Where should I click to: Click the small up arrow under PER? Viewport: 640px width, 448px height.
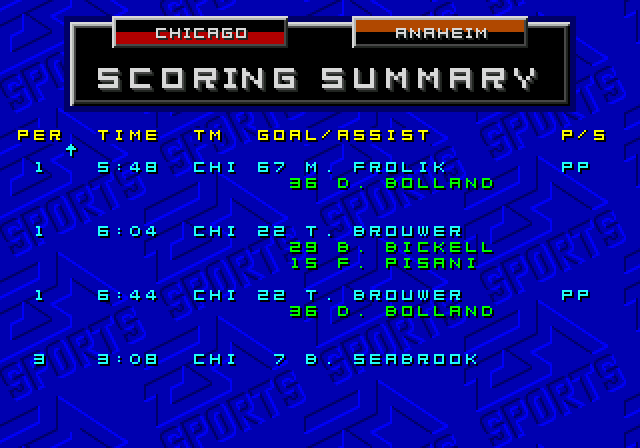(71, 150)
